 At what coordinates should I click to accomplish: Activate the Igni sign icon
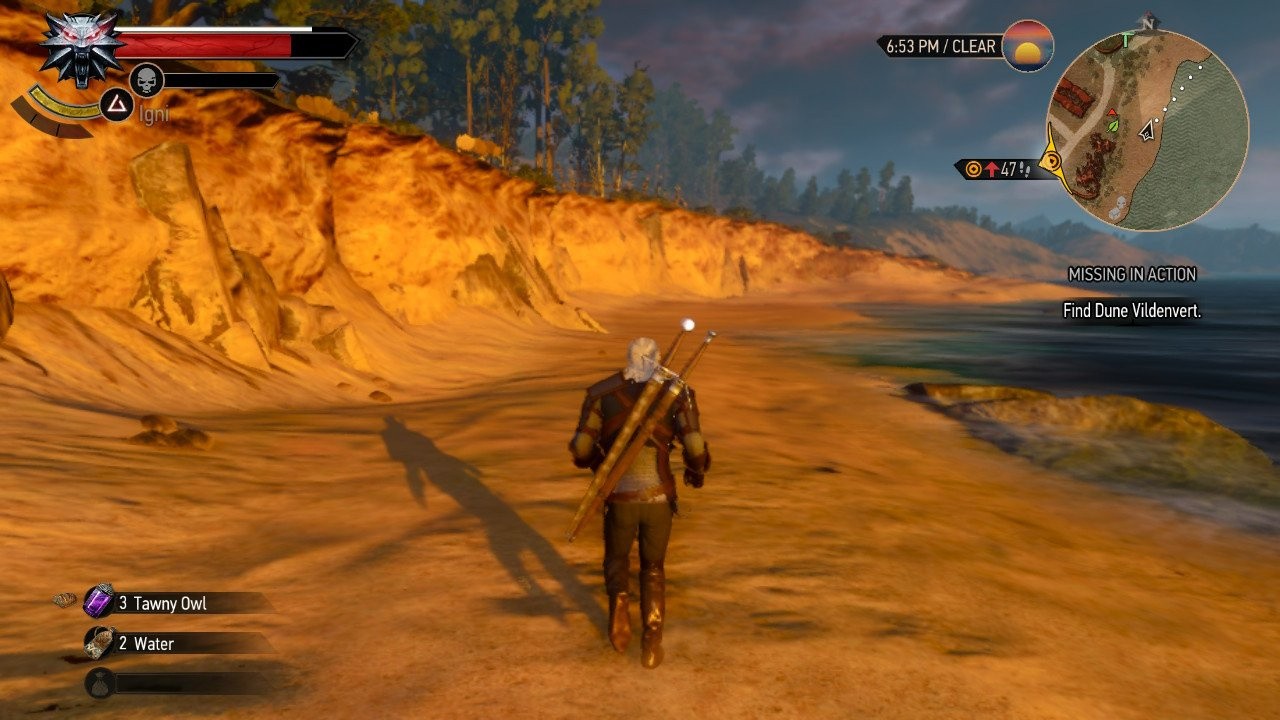117,104
